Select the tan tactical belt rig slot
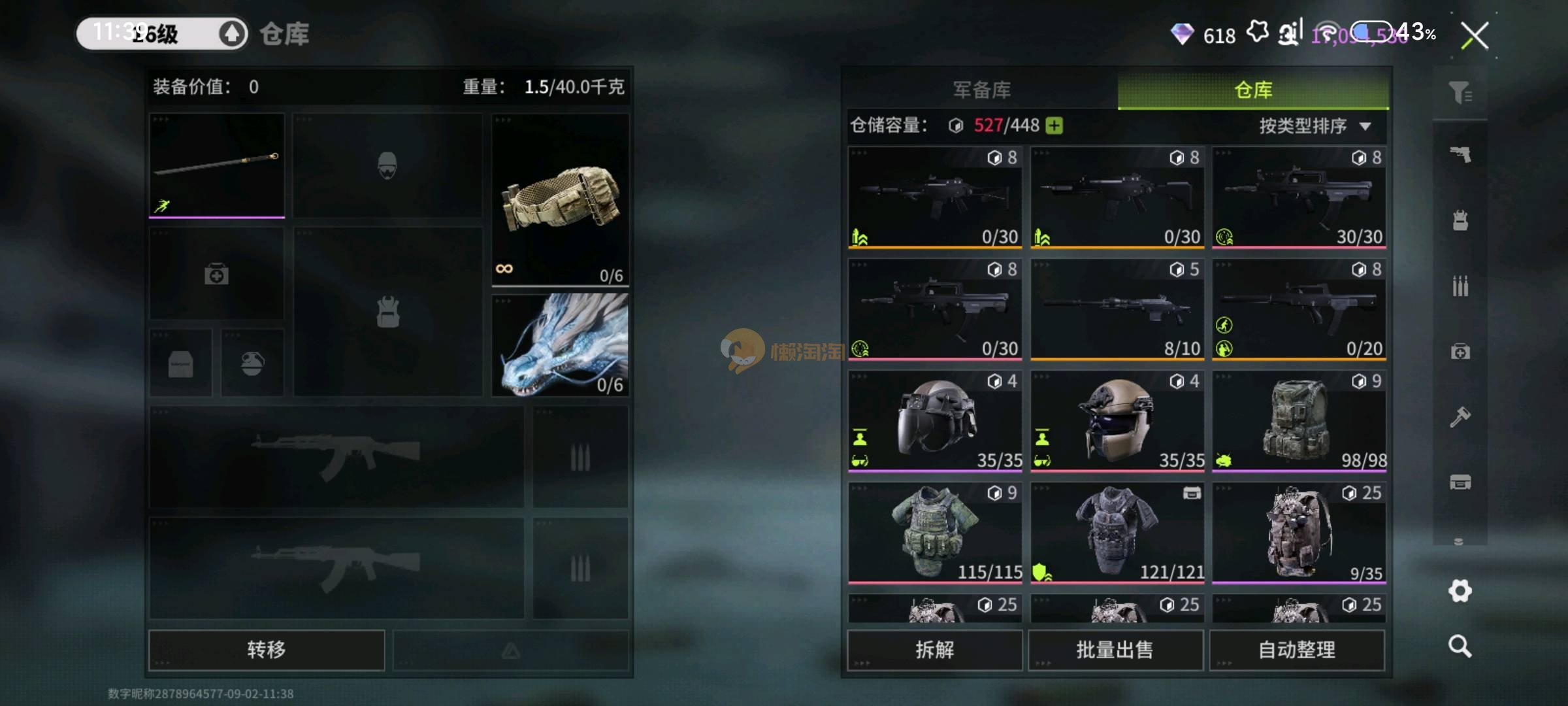The width and height of the screenshot is (1568, 706). point(560,199)
